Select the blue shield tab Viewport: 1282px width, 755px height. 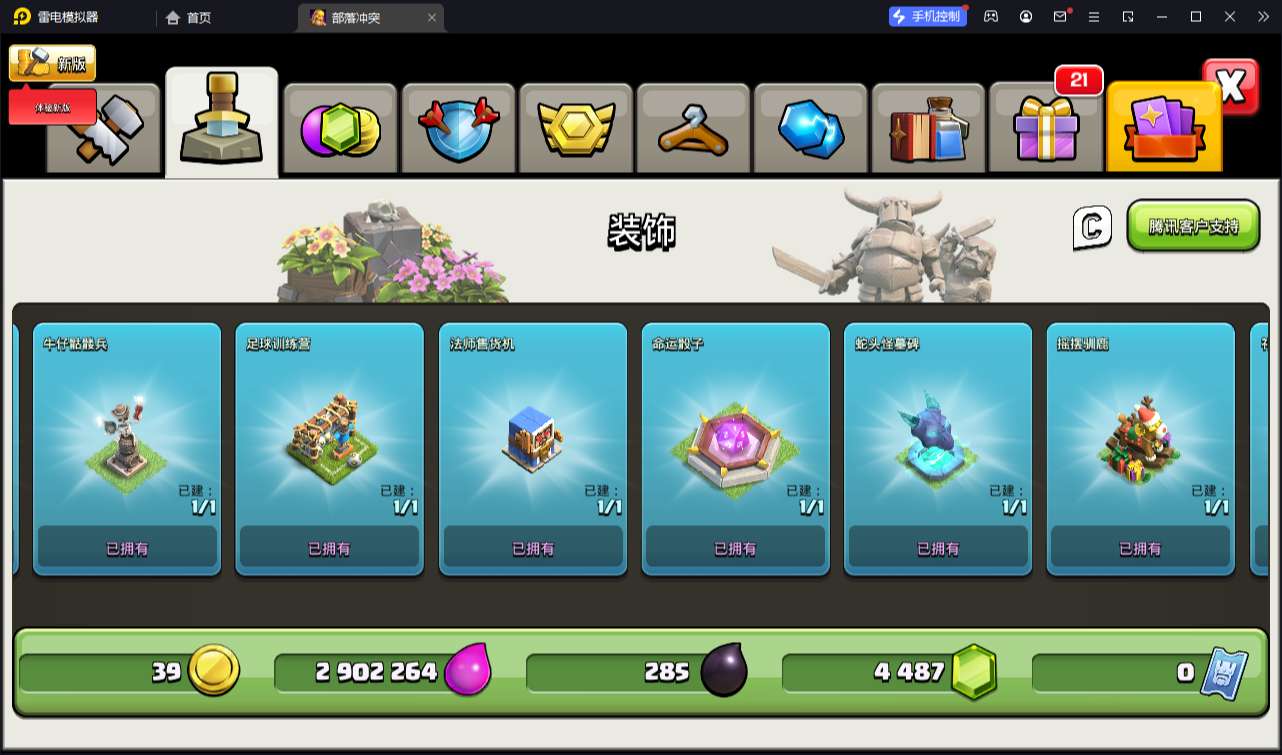[x=457, y=129]
